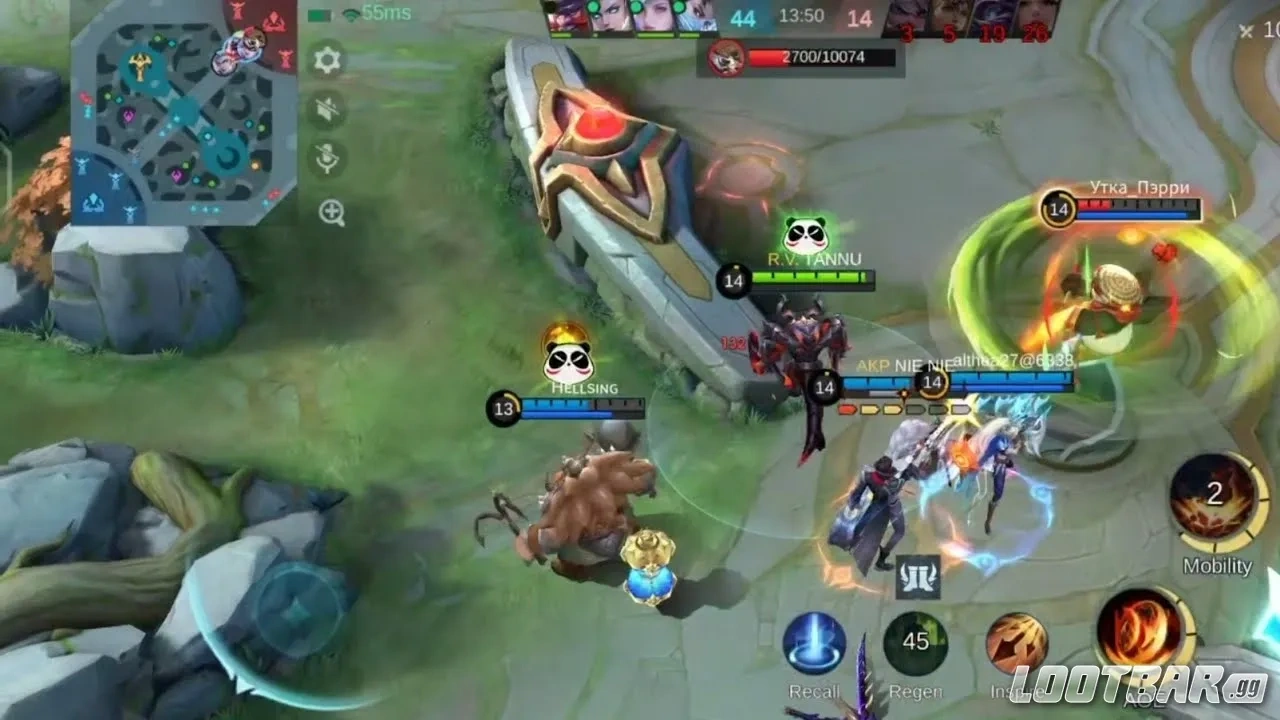Activate the Mobility skill

point(1215,497)
